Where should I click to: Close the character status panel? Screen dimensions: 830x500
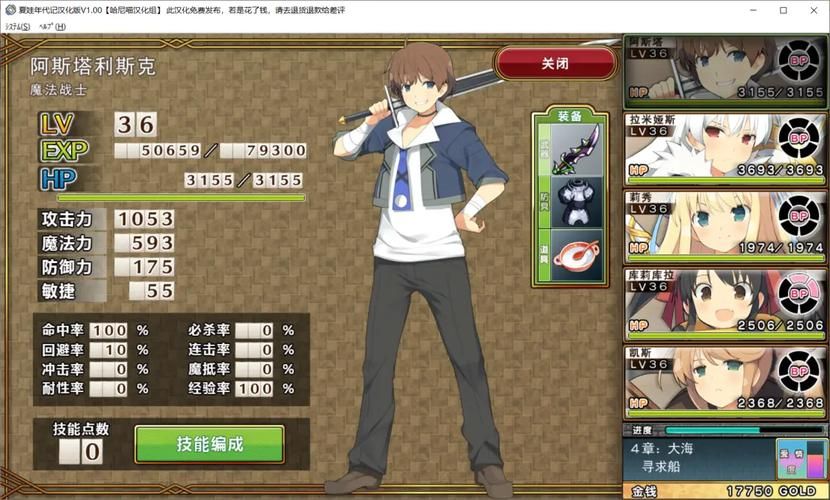[x=555, y=63]
